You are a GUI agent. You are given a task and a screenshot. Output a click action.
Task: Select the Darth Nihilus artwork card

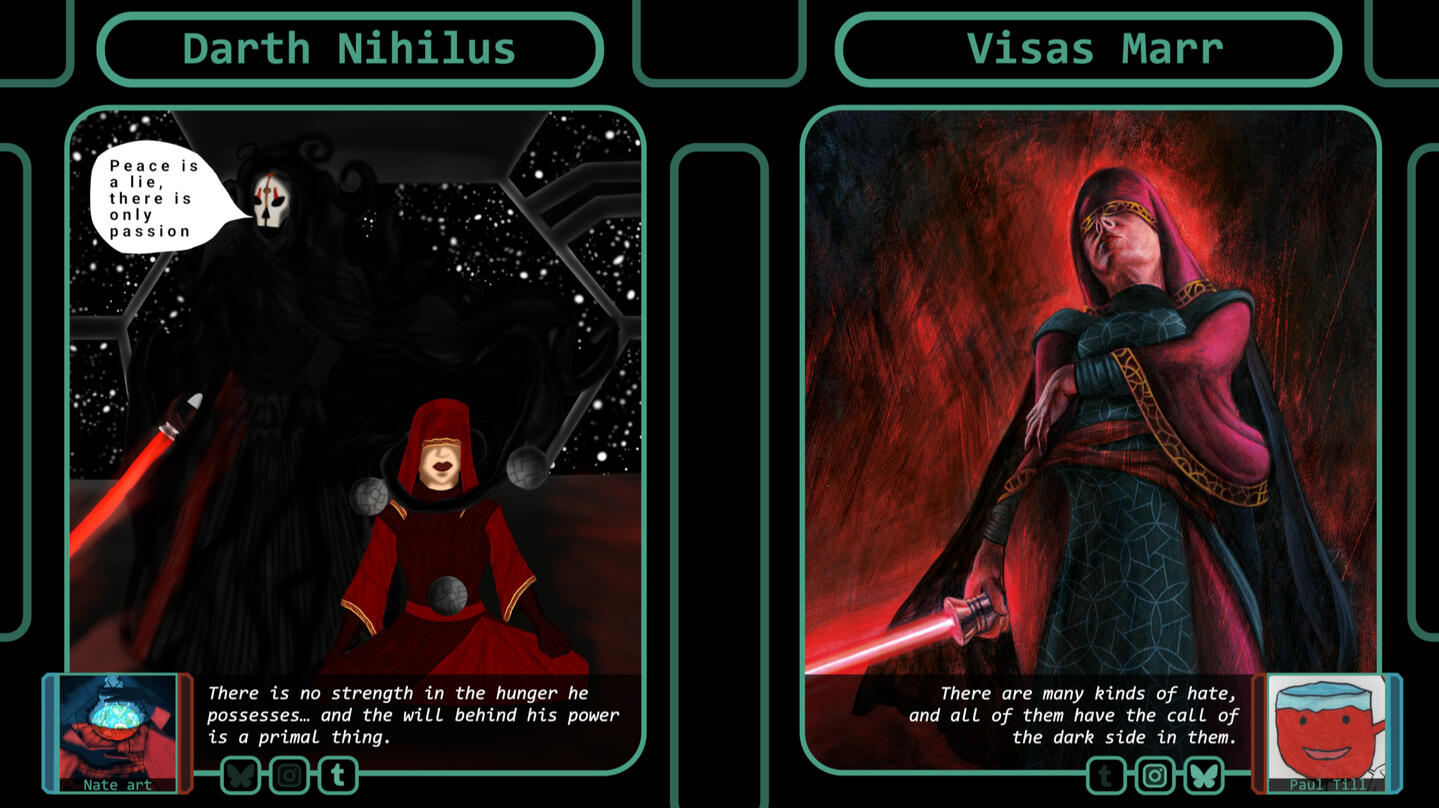355,400
